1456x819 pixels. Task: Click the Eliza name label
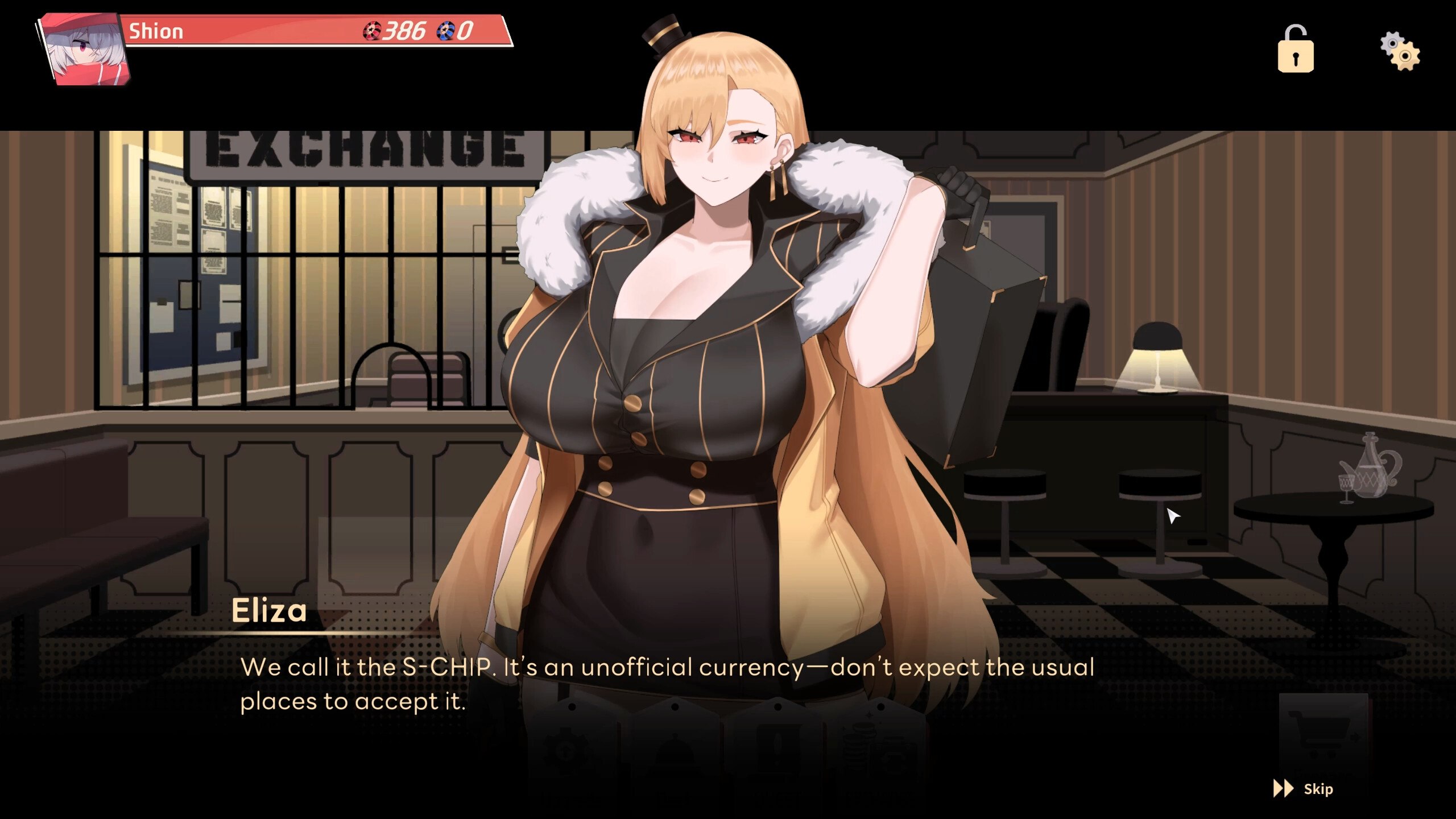click(x=270, y=610)
